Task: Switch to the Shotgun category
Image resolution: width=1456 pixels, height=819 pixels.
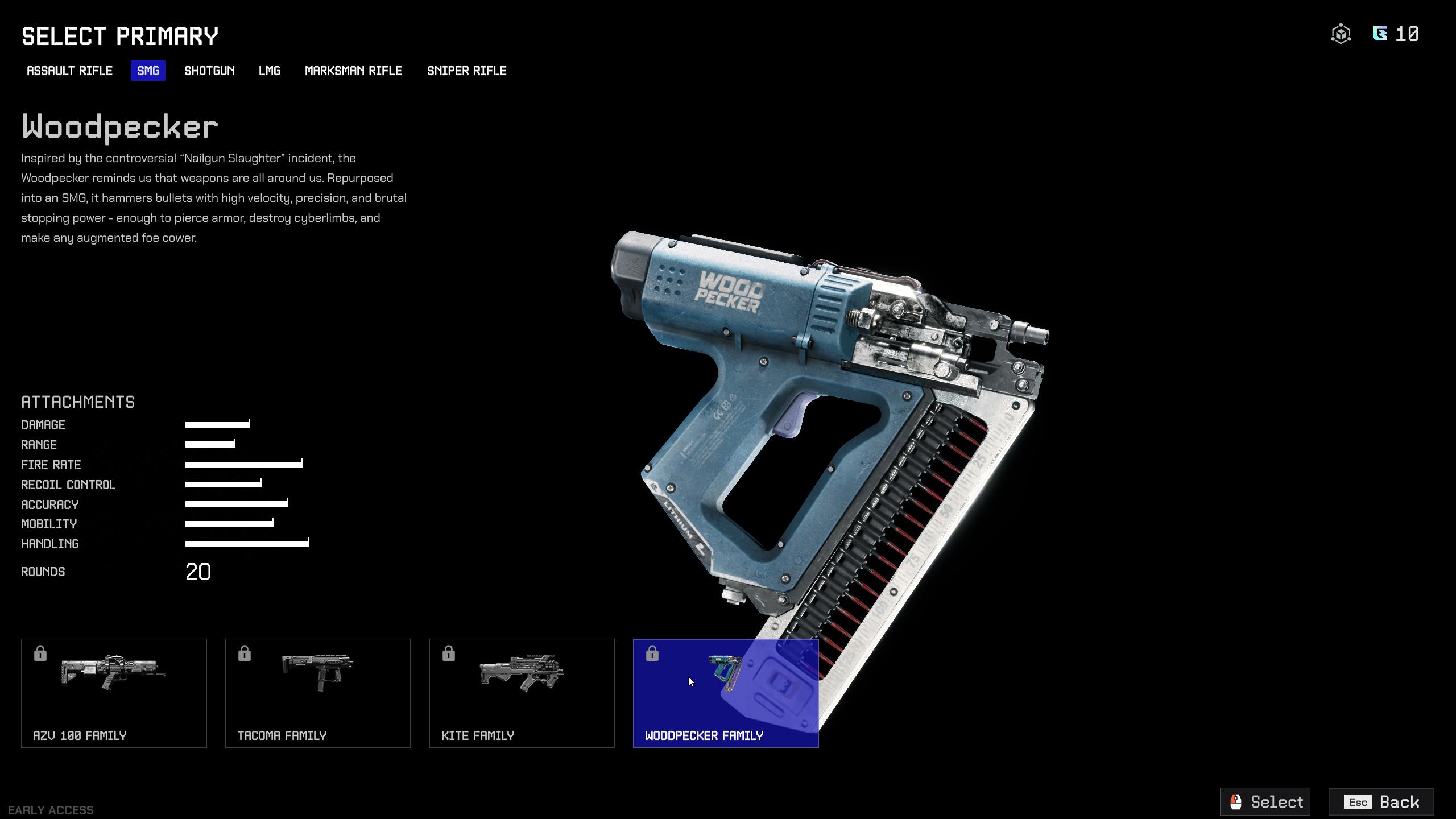Action: click(209, 71)
